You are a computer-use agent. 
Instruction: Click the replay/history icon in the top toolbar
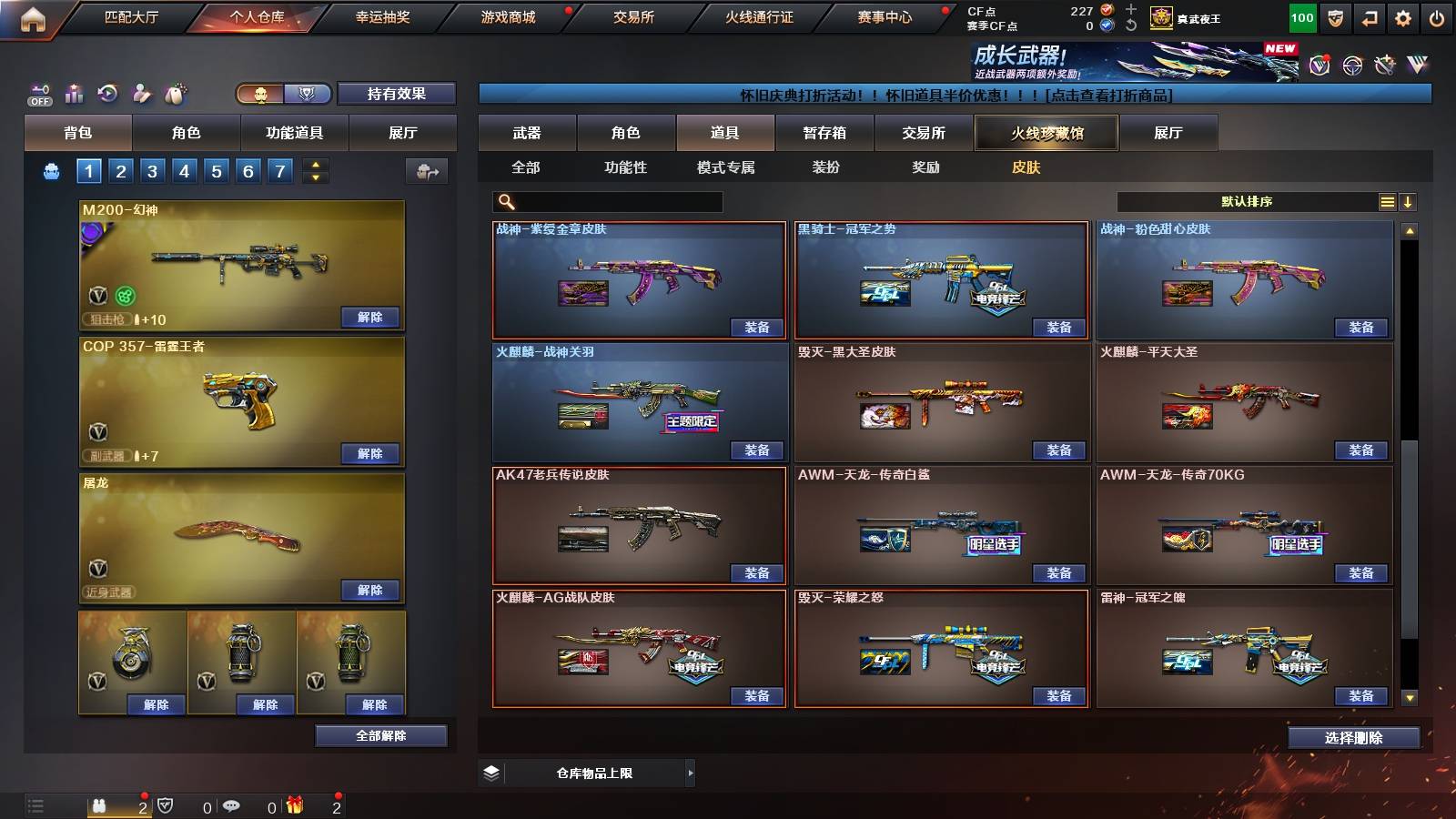click(x=107, y=94)
